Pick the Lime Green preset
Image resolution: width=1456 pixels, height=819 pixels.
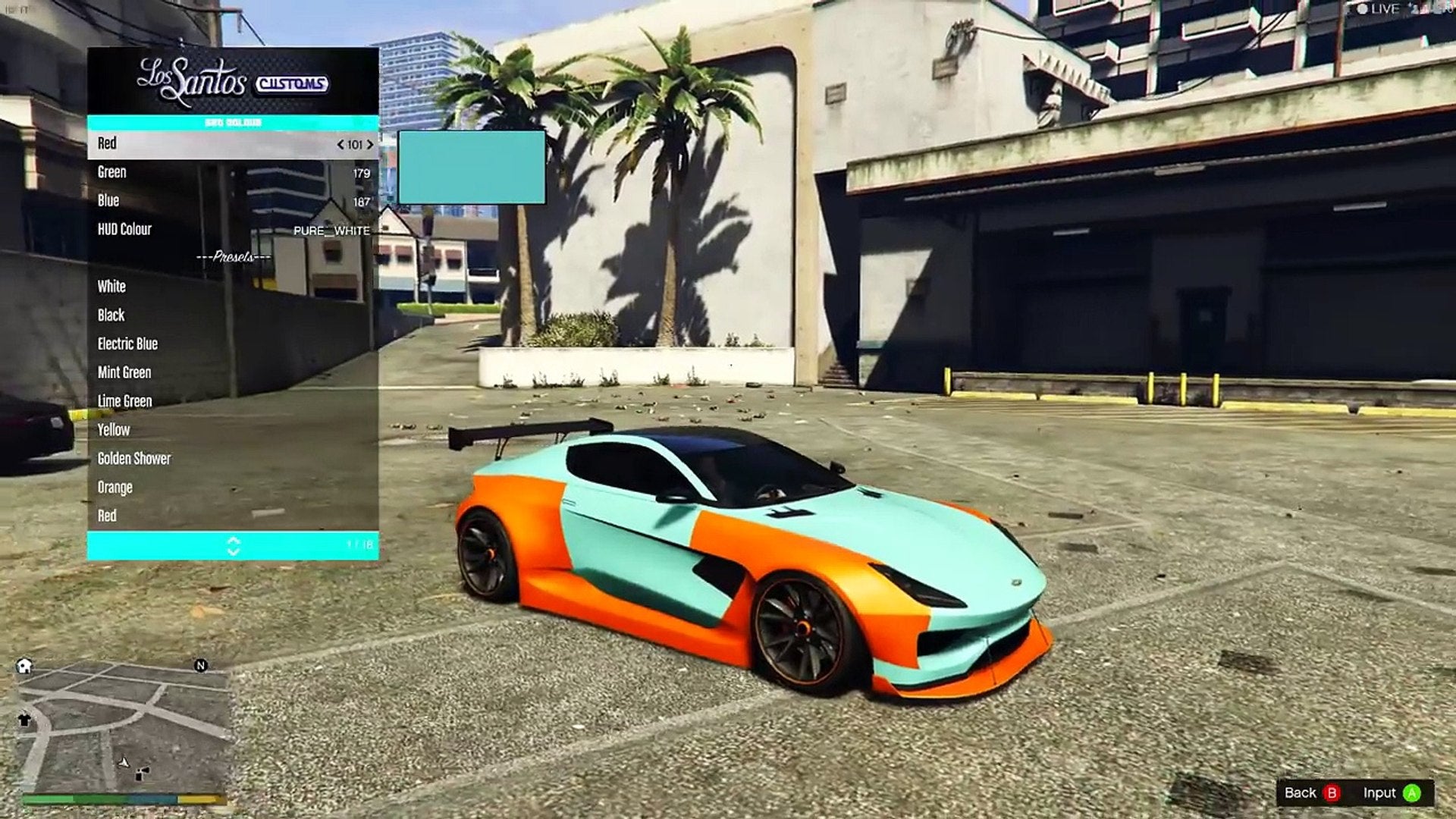point(232,401)
